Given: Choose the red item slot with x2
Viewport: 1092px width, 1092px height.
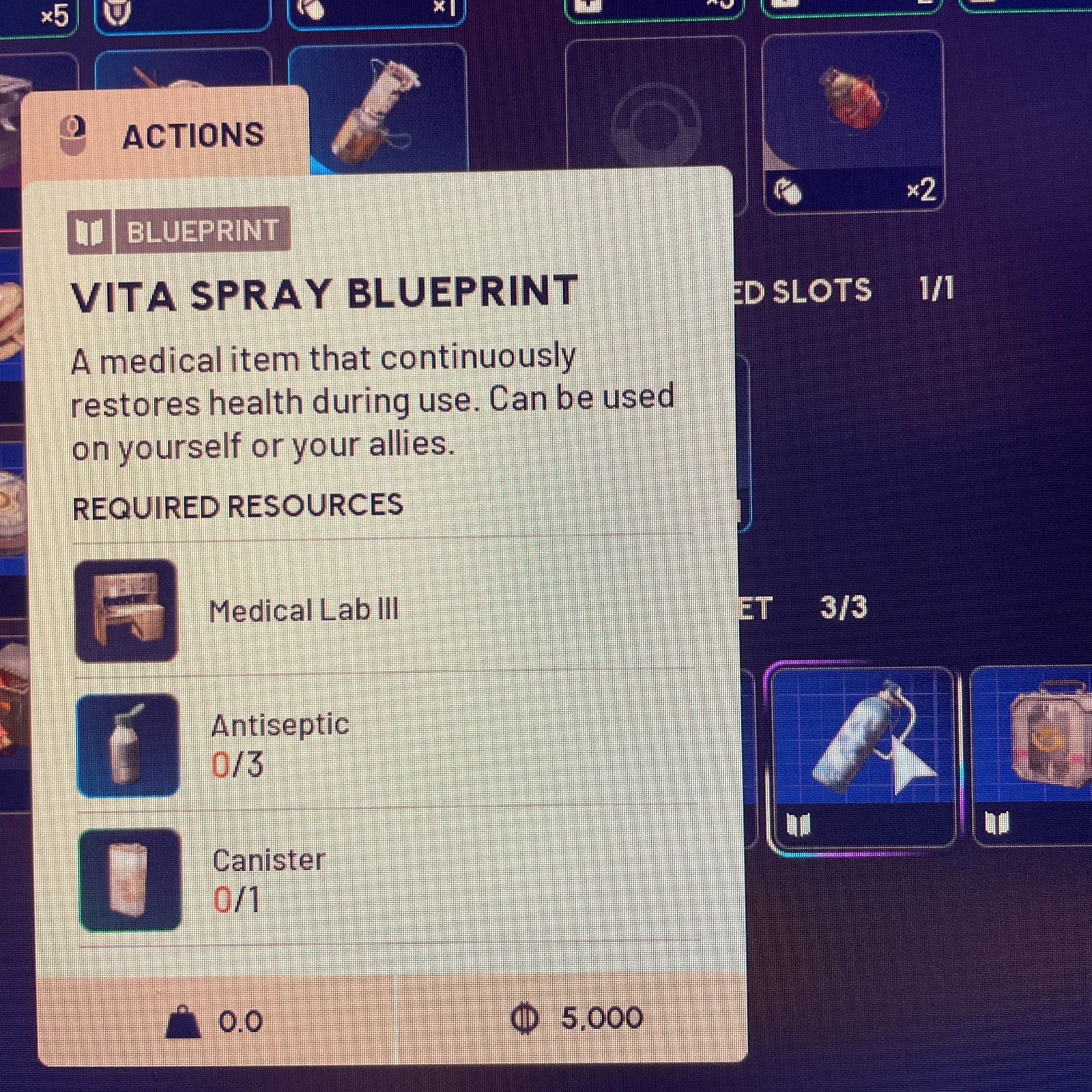Looking at the screenshot, I should click(x=853, y=121).
